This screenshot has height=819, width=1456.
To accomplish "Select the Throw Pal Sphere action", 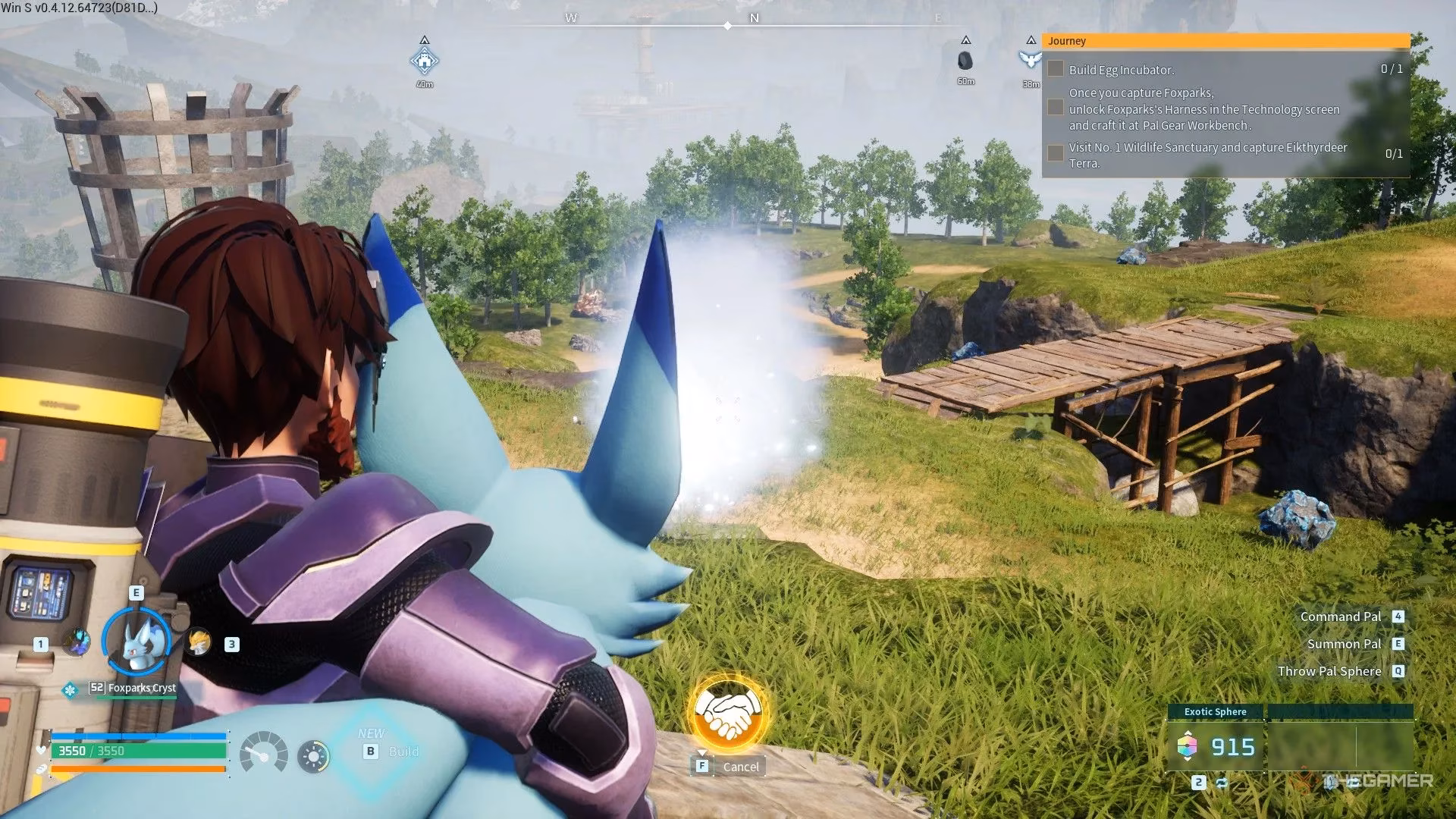I will 1329,671.
